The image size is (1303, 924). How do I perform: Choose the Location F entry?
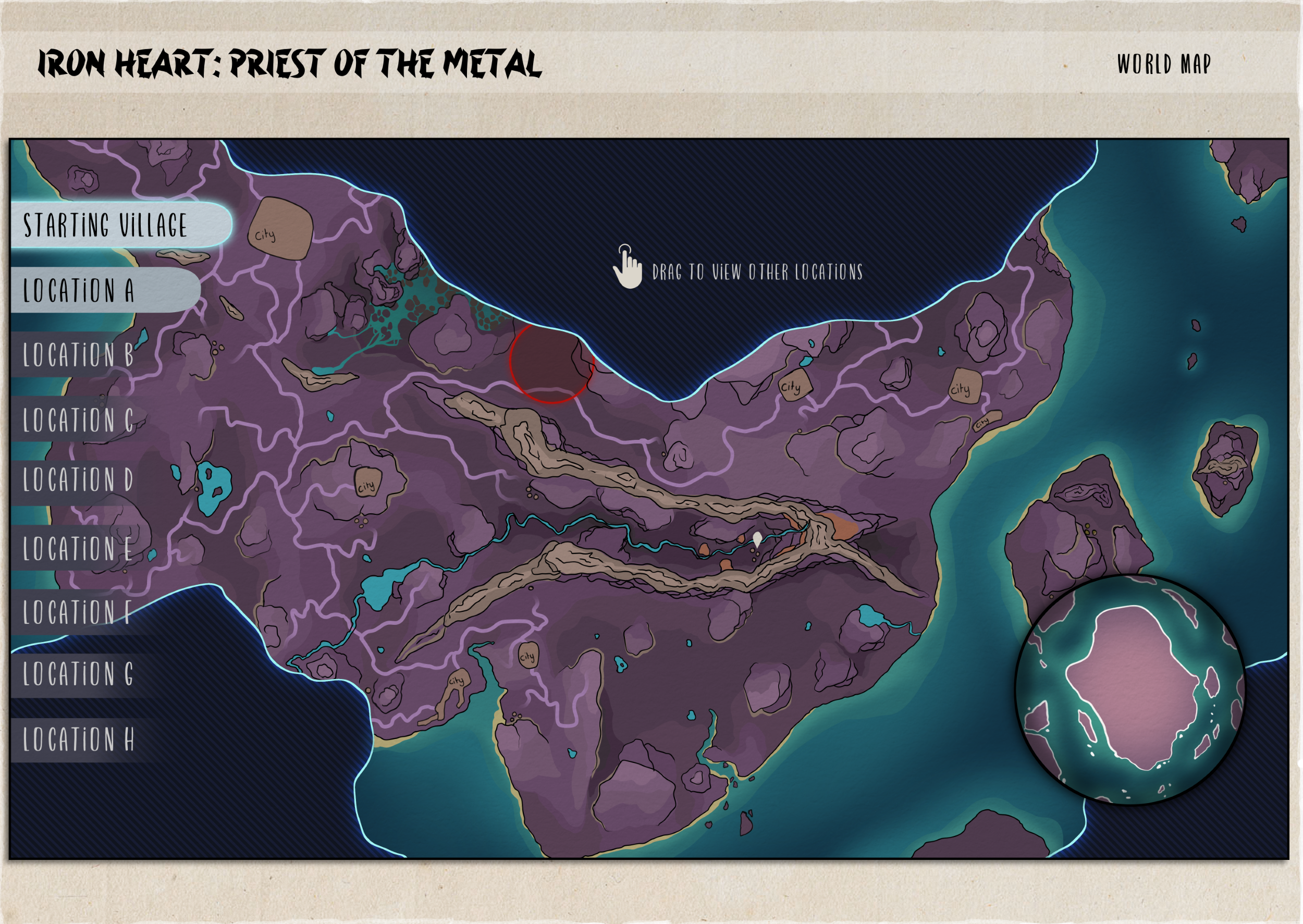[79, 613]
